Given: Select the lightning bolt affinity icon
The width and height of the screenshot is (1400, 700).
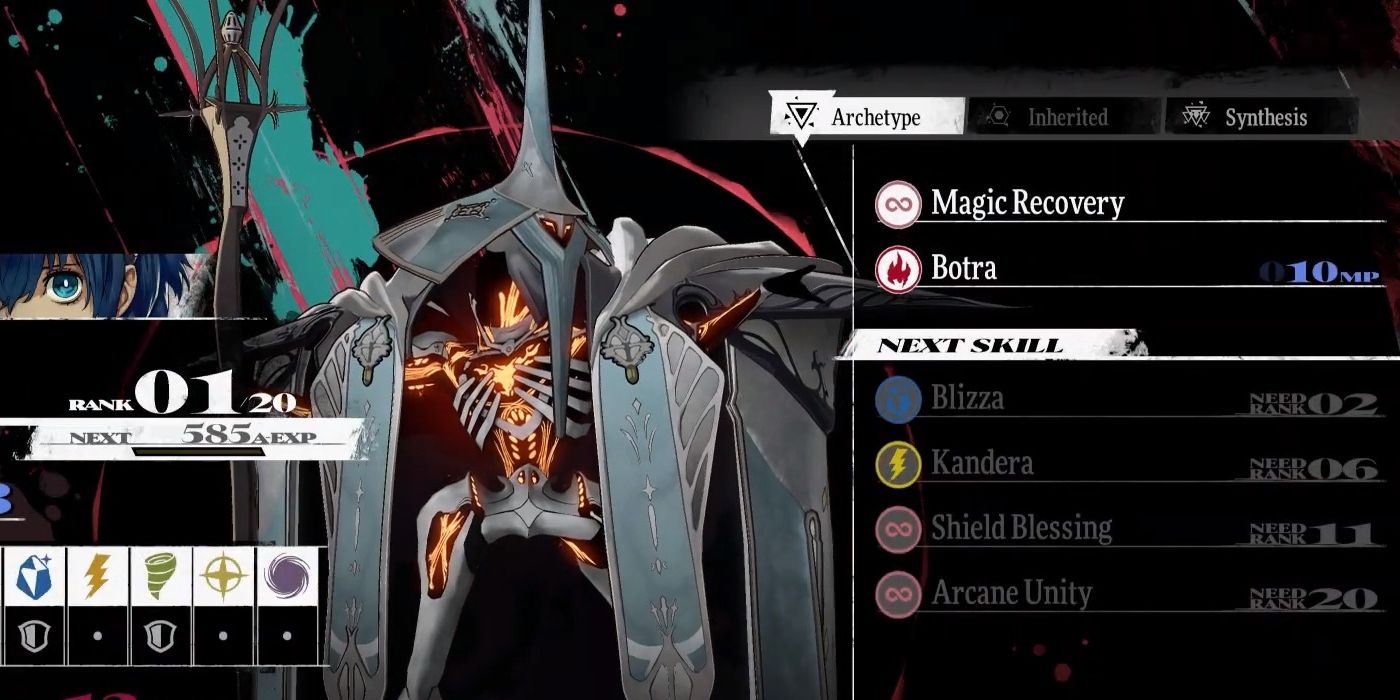Looking at the screenshot, I should (x=96, y=577).
